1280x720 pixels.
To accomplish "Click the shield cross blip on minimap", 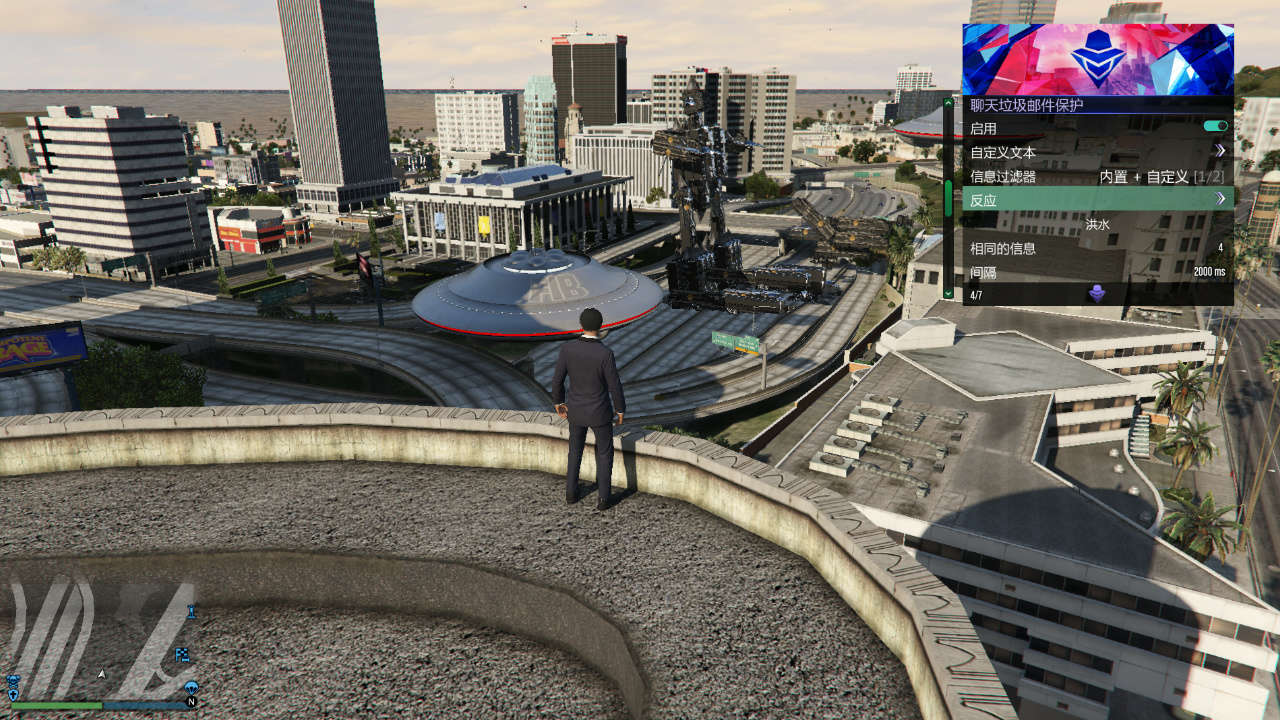I will pos(13,694).
